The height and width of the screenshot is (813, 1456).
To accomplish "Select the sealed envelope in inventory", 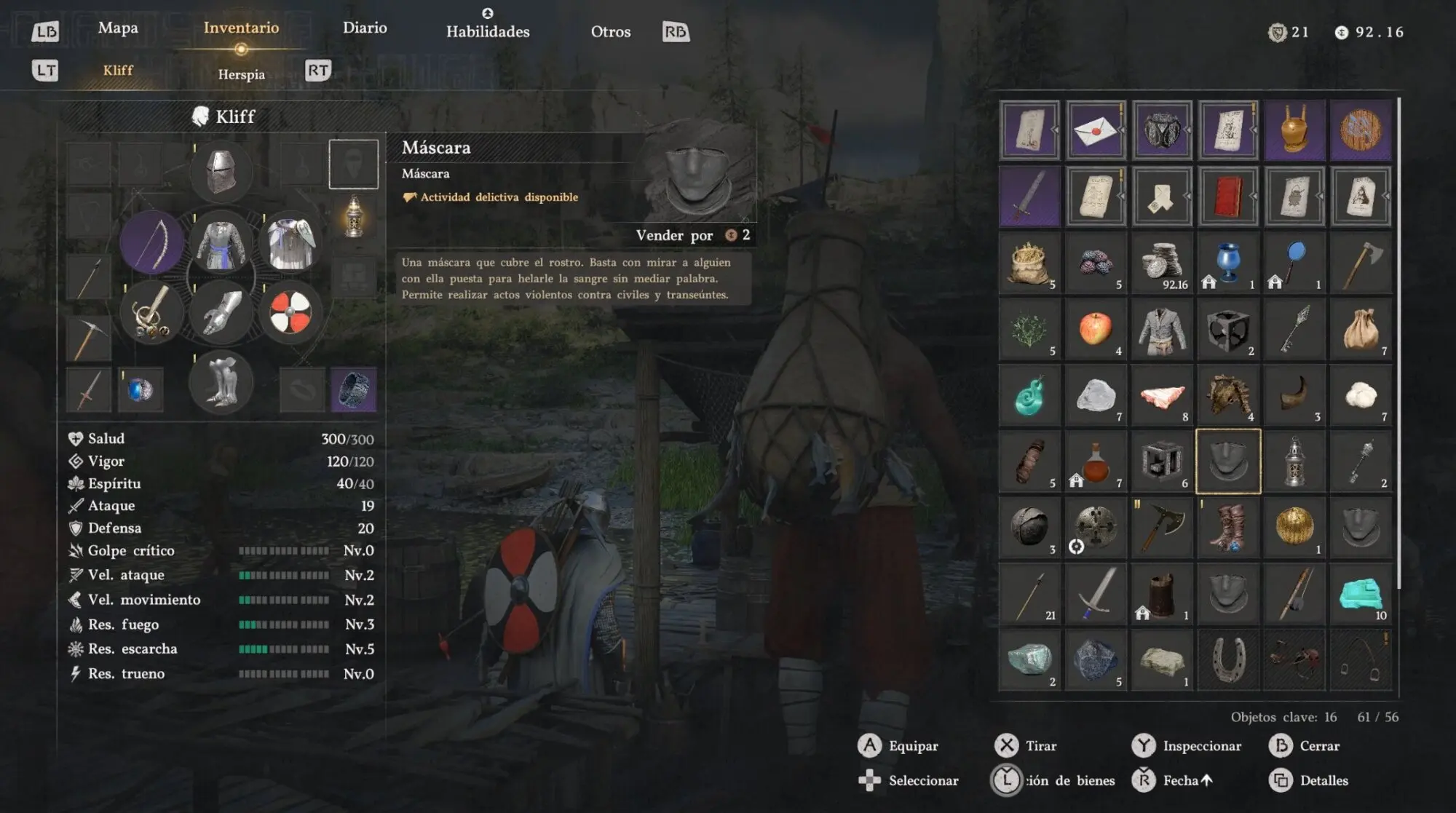I will [1096, 131].
